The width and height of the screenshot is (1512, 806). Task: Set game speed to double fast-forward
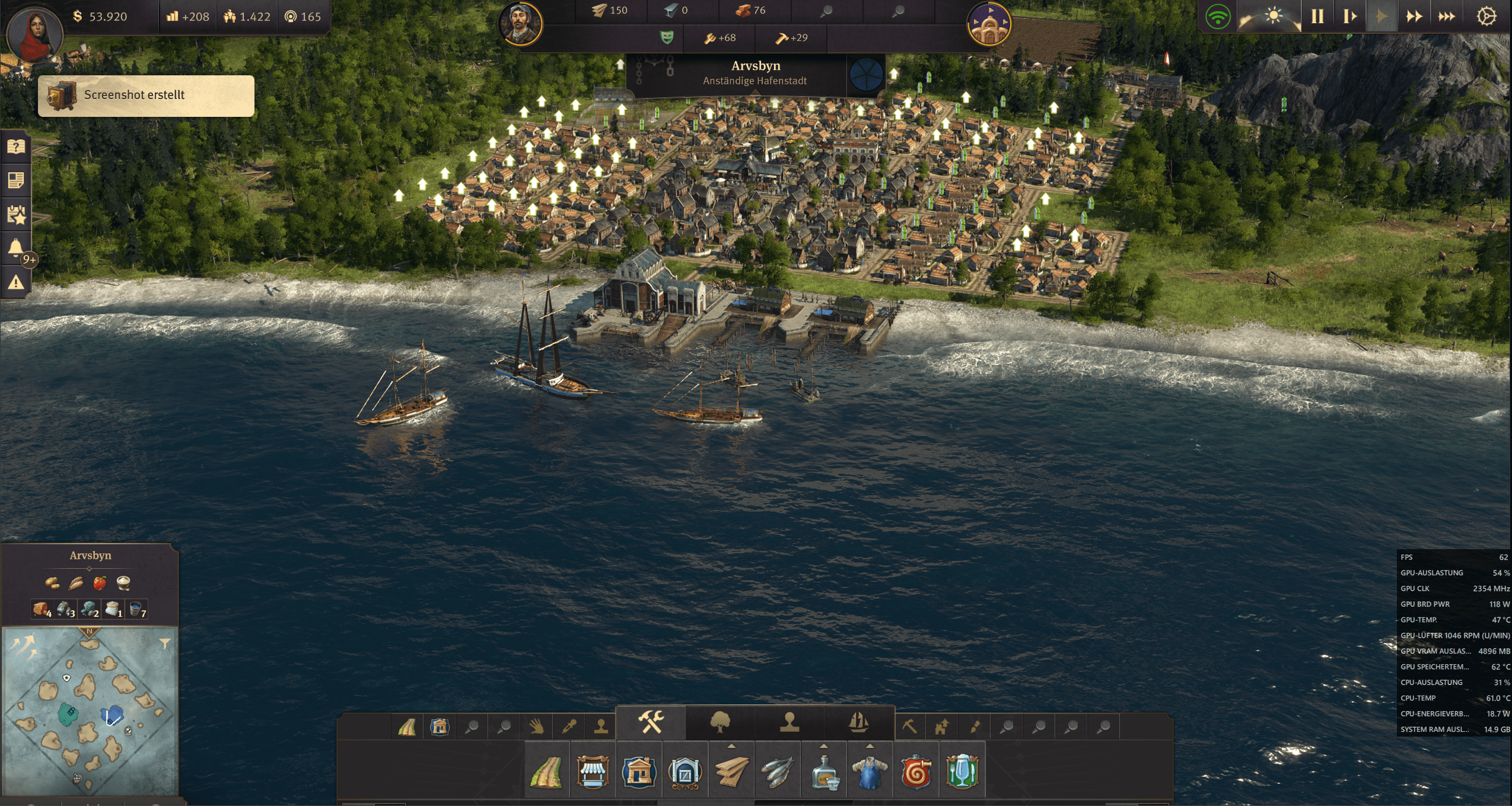[1414, 17]
